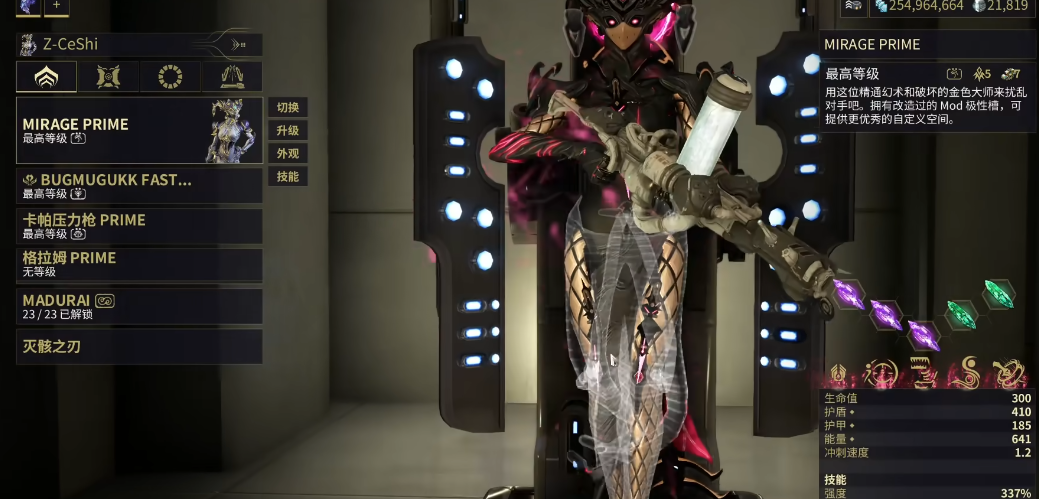This screenshot has height=499, width=1039.
Task: Open the 灭骸之刃 slot
Action: (x=139, y=347)
